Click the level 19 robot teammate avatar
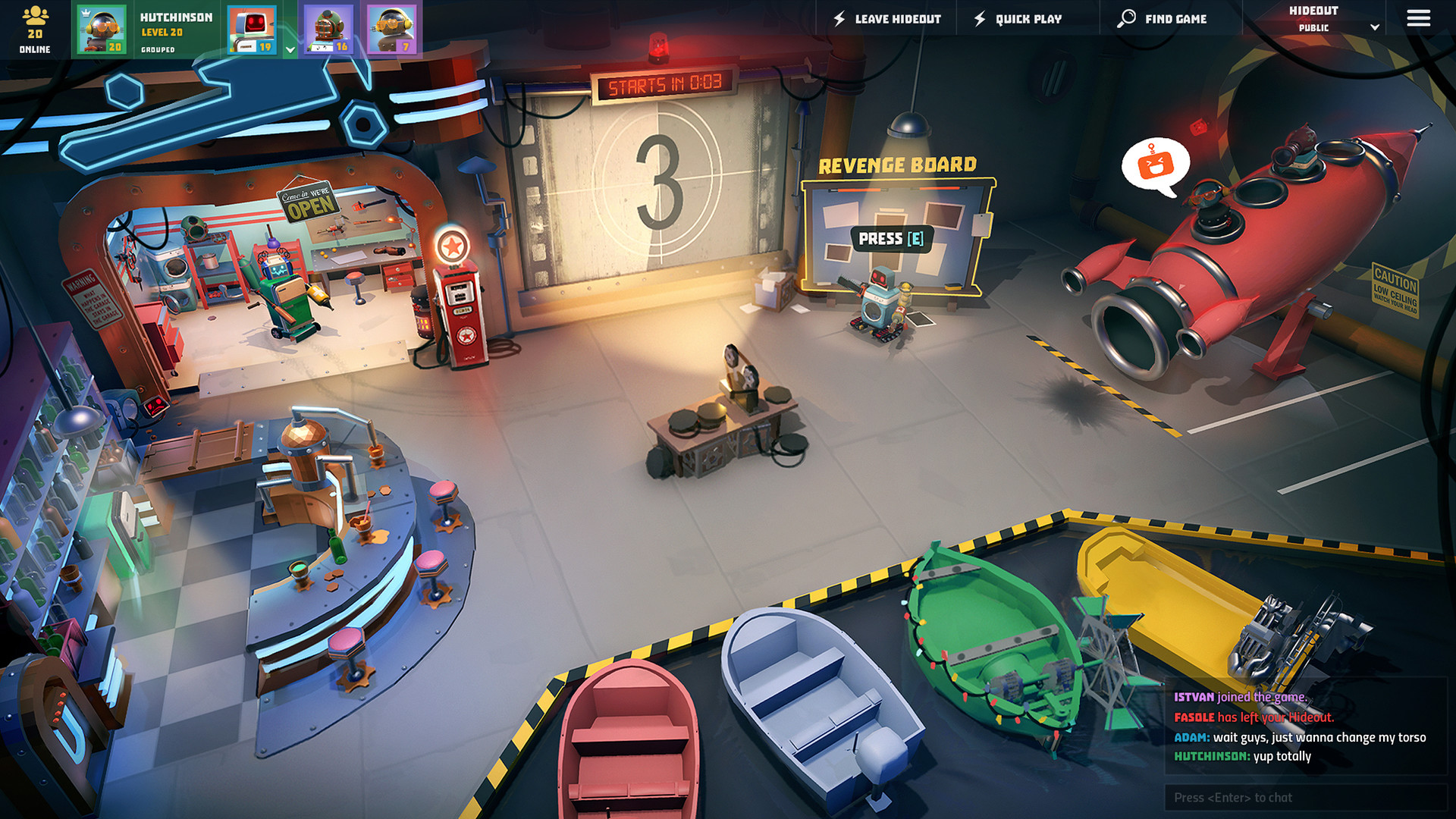Screen dimensions: 1456x819 click(253, 29)
